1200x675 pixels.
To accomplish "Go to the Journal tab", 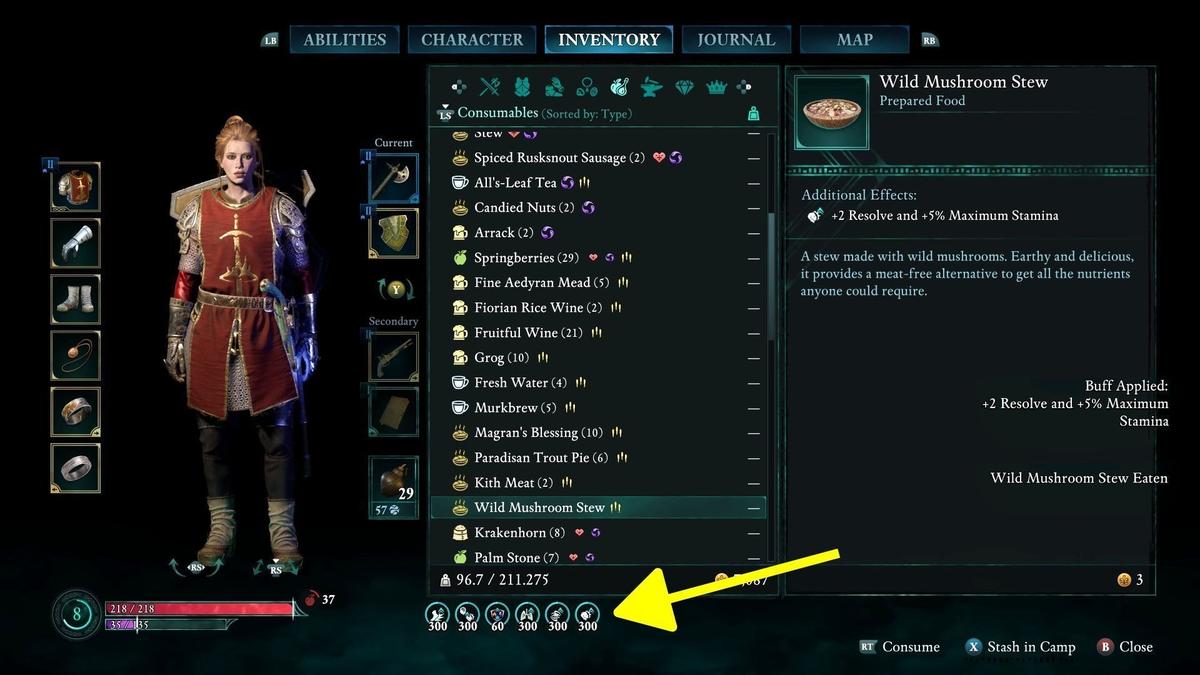I will [x=736, y=40].
